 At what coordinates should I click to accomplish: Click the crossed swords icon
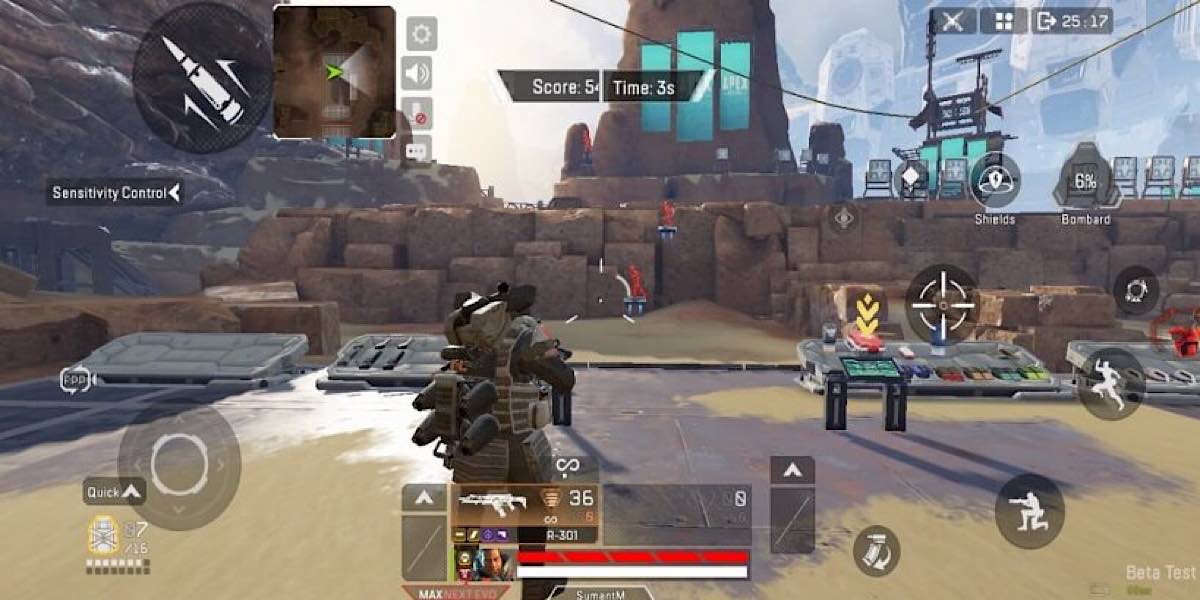coord(952,21)
